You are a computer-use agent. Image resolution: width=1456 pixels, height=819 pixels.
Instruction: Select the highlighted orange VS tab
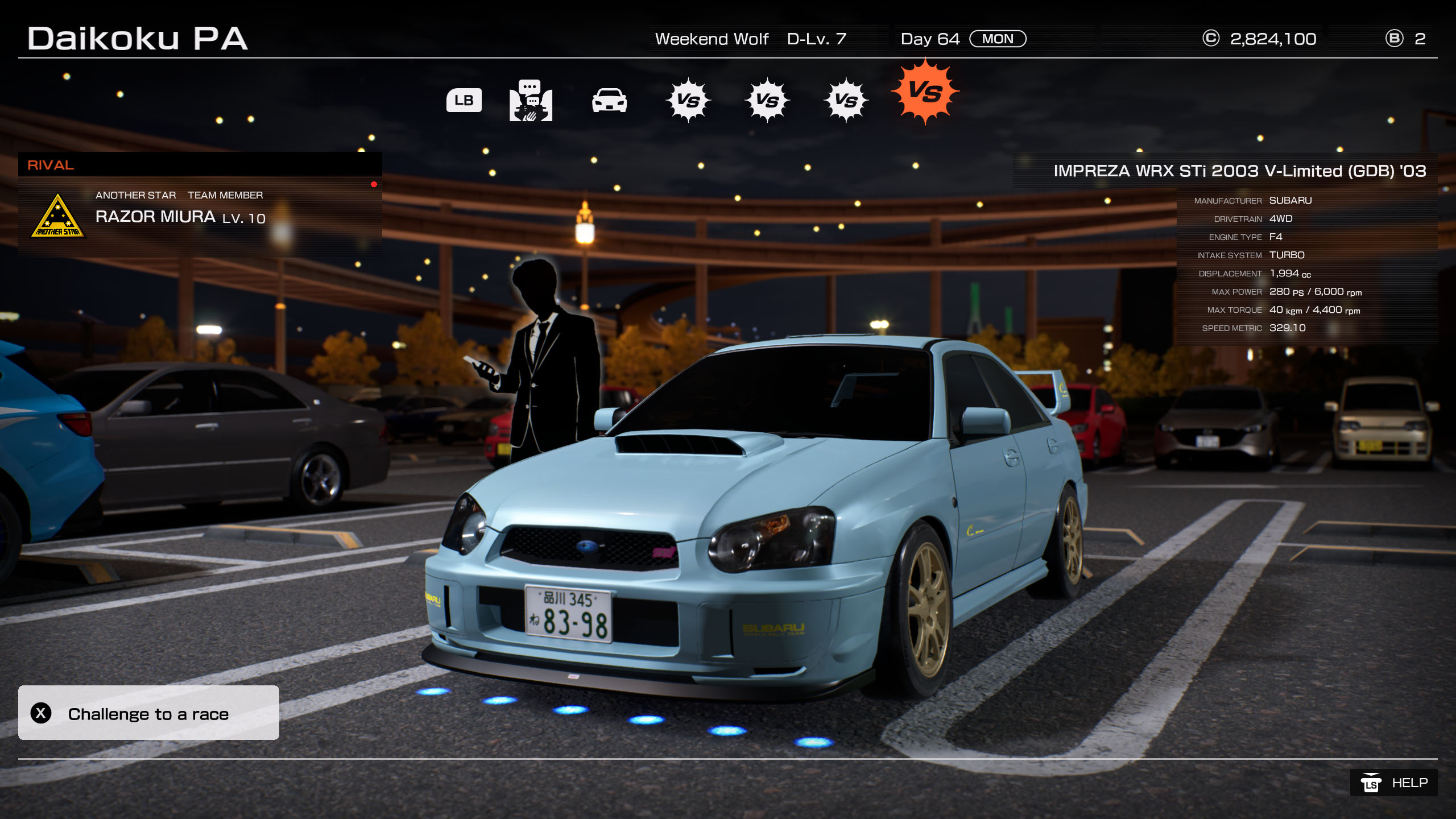pyautogui.click(x=925, y=92)
